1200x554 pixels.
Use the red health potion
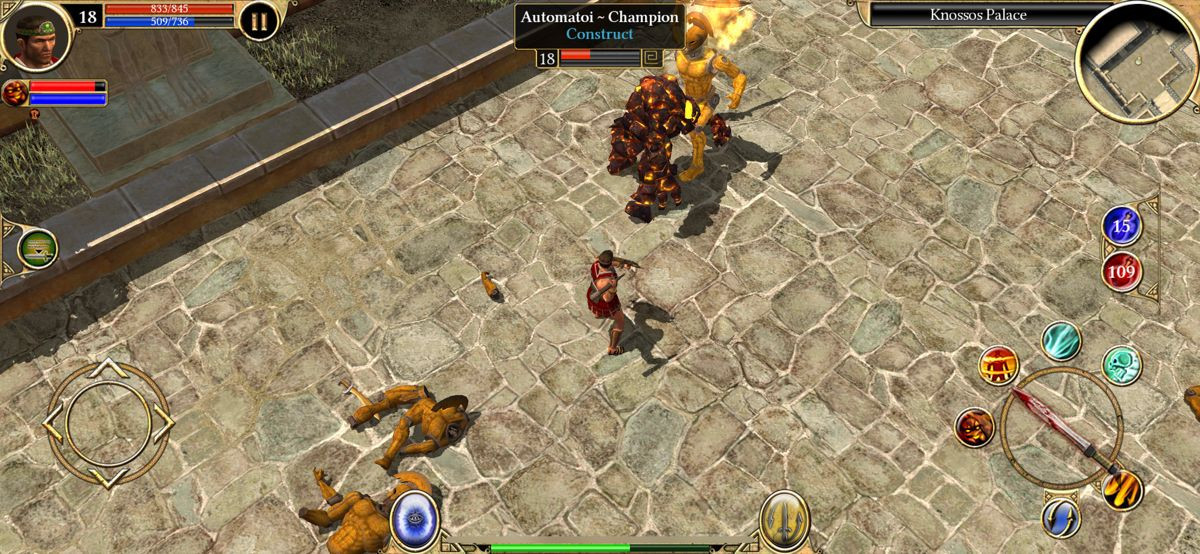[1122, 270]
